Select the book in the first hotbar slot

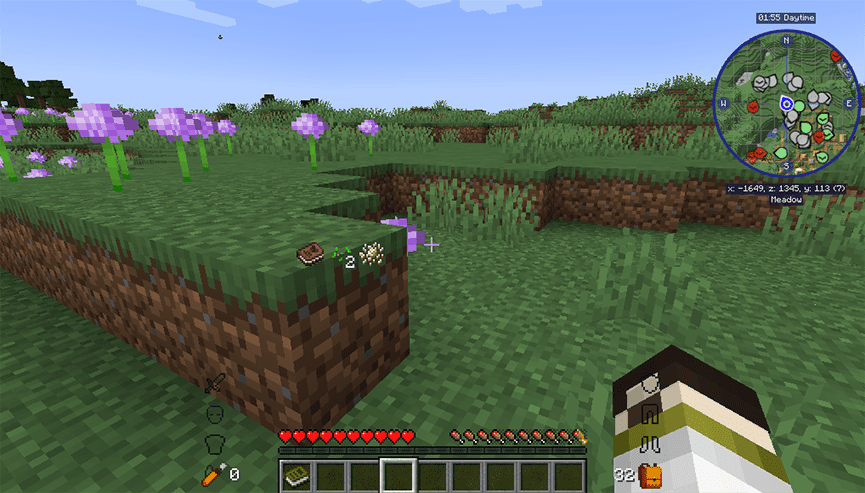click(295, 475)
